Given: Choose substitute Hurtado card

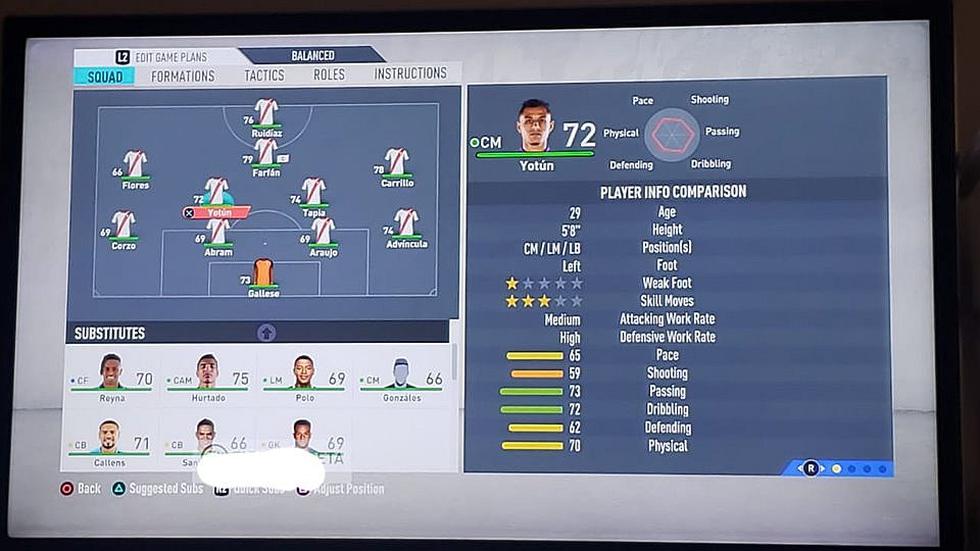Looking at the screenshot, I should (208, 378).
